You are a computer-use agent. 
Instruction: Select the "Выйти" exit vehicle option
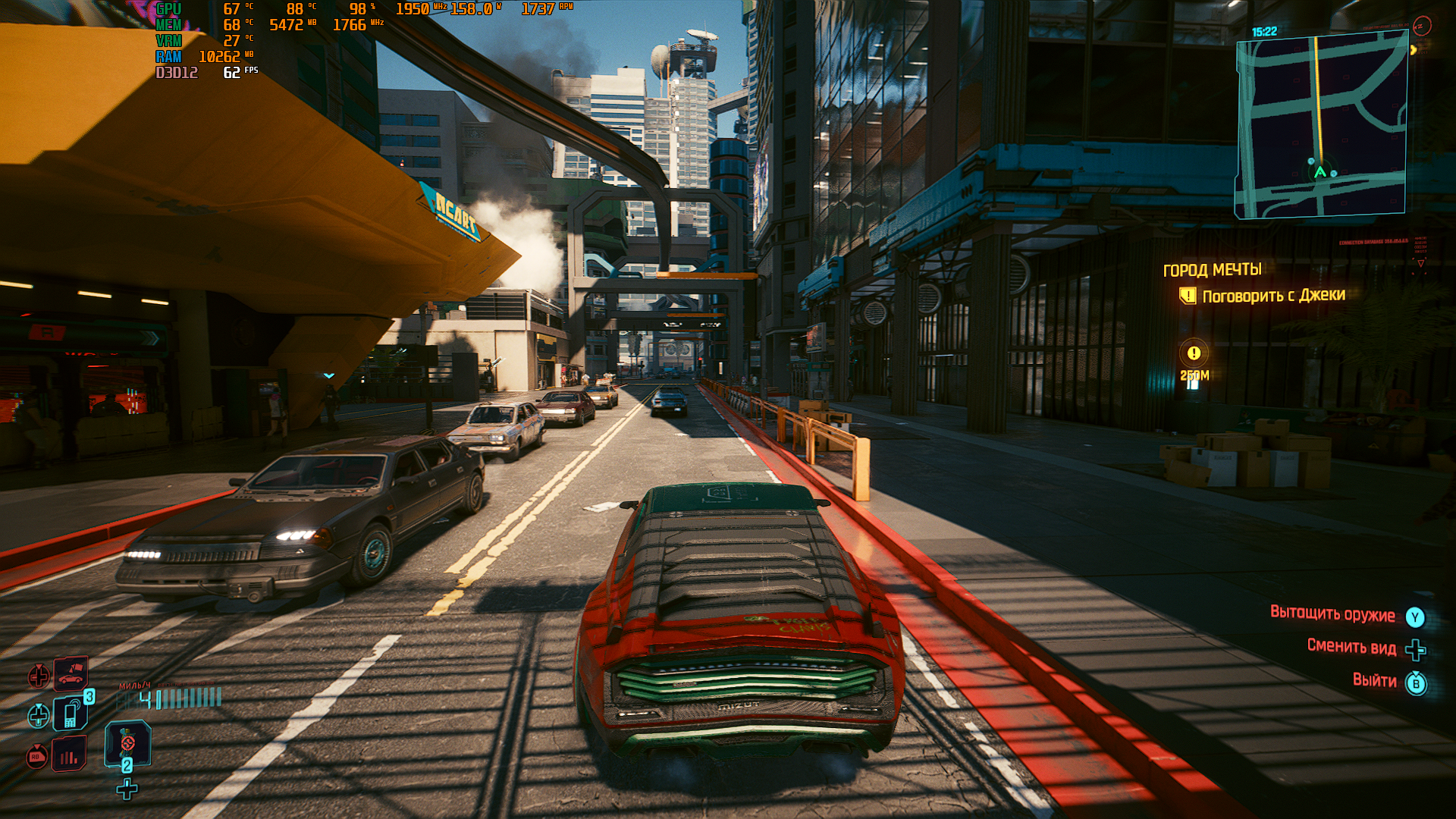pyautogui.click(x=1374, y=681)
